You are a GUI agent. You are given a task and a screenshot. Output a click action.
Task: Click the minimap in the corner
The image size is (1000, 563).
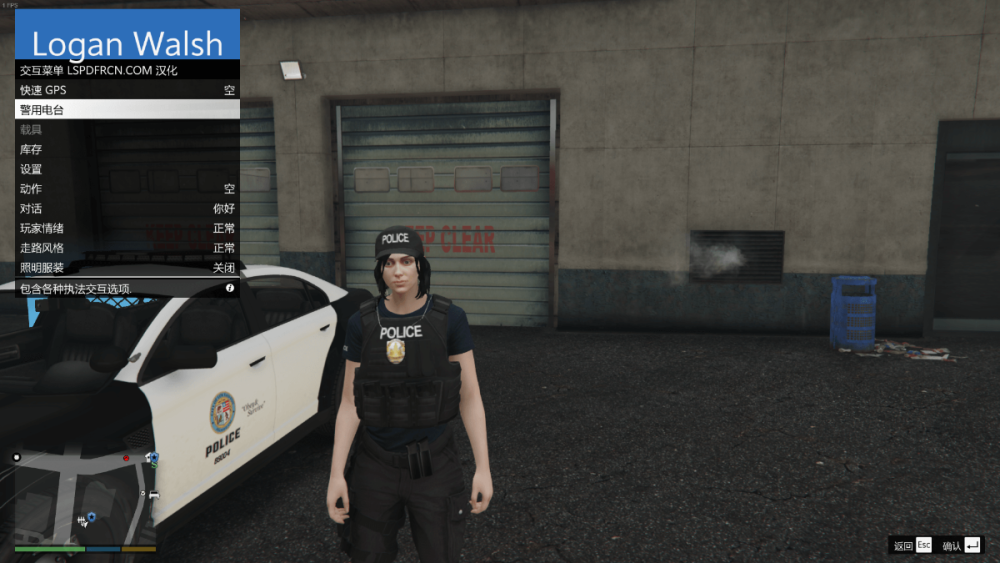coord(85,495)
